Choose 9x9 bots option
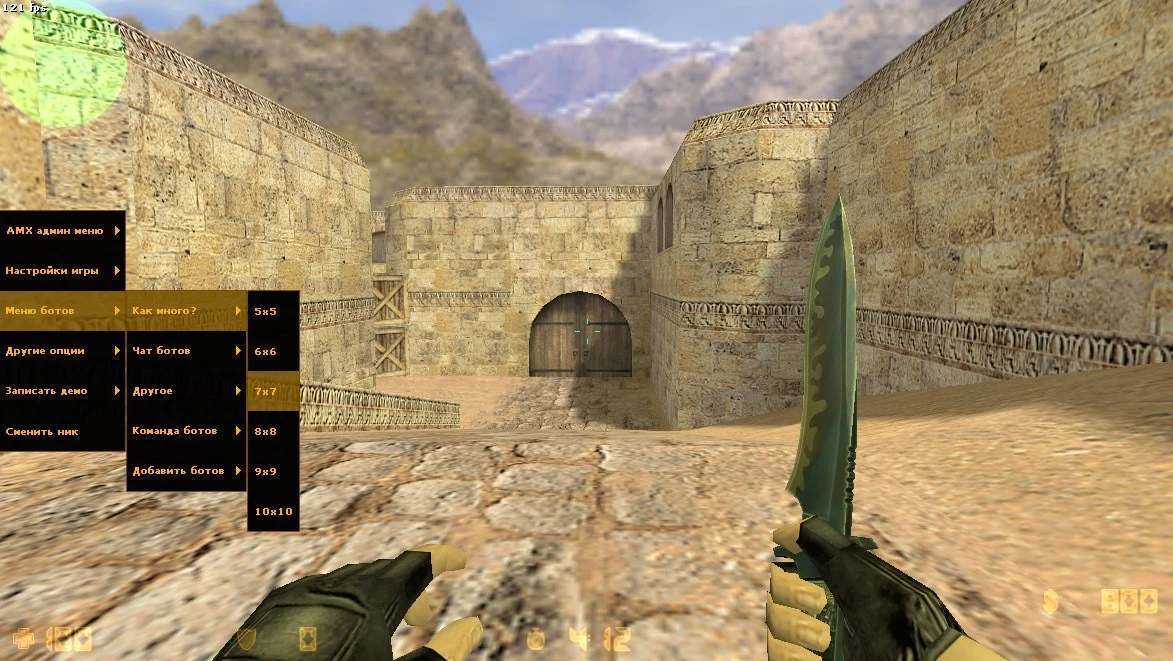Image resolution: width=1173 pixels, height=661 pixels. [x=273, y=471]
